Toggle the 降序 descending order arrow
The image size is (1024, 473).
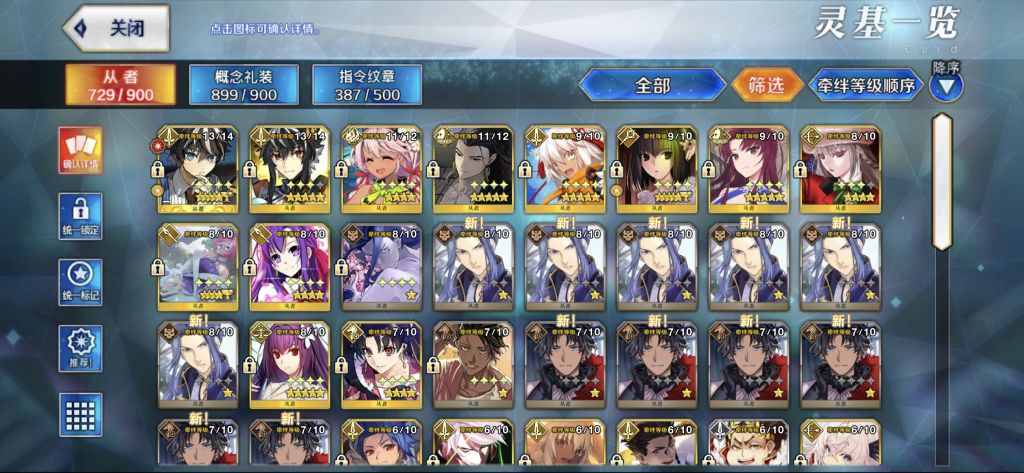pos(946,86)
